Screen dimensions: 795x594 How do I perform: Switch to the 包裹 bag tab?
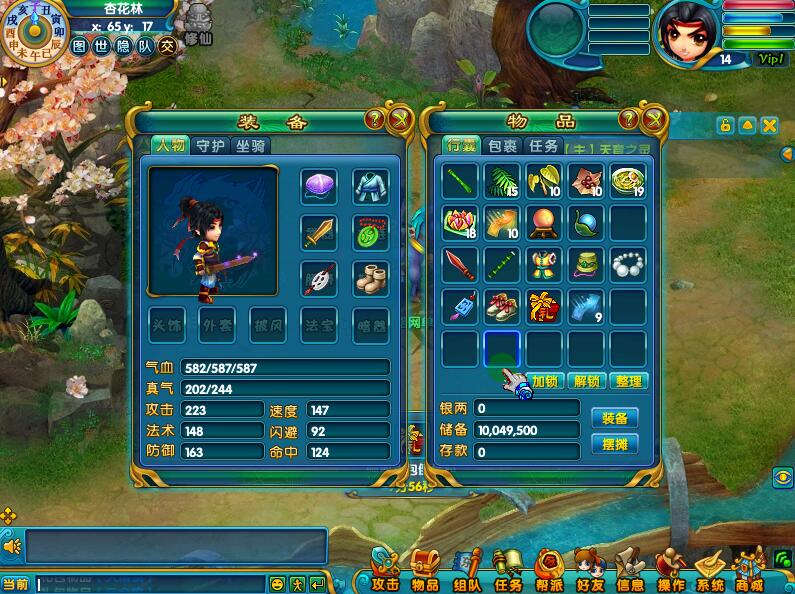[x=501, y=146]
